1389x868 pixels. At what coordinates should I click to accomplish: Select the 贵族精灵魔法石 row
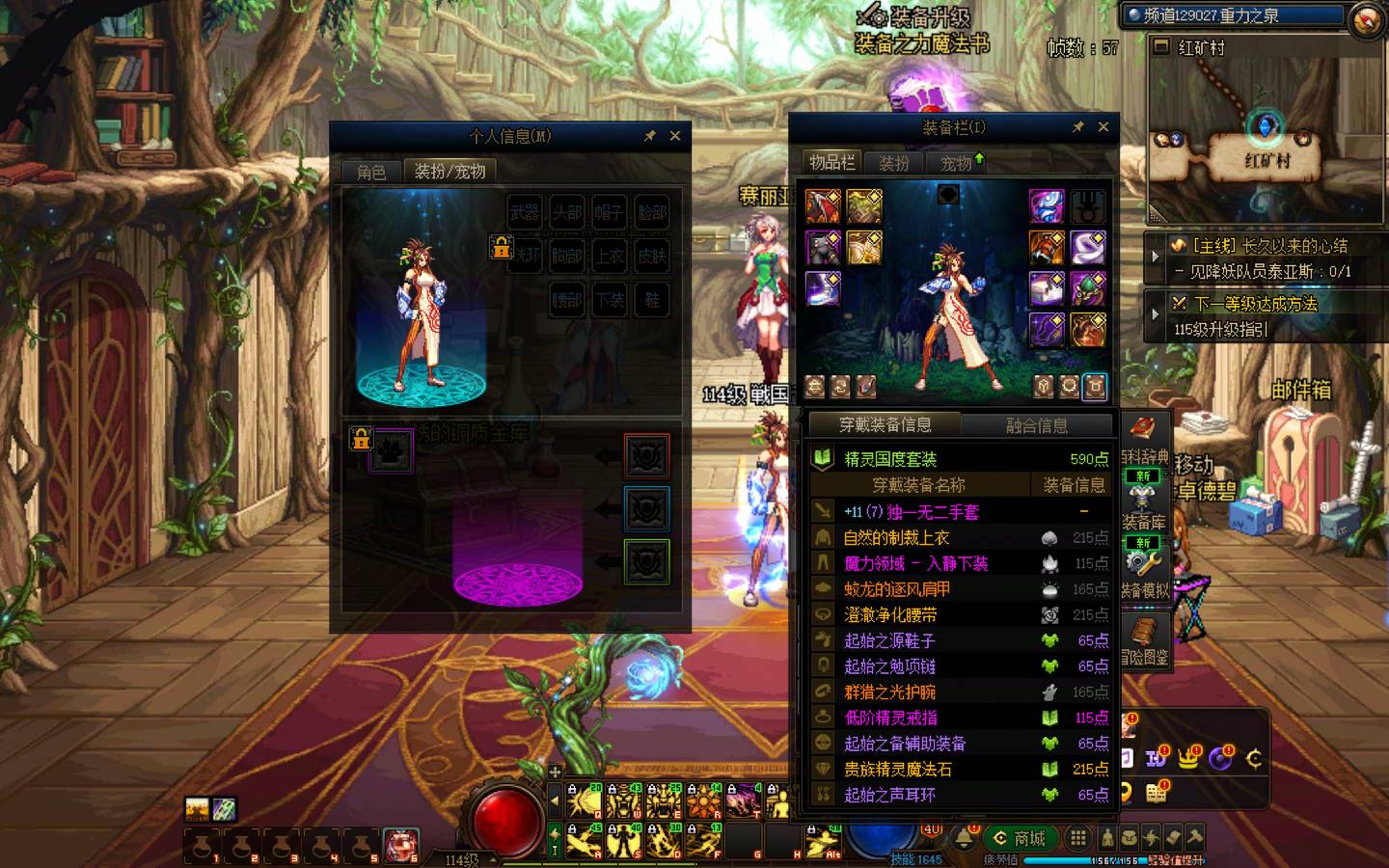[911, 769]
